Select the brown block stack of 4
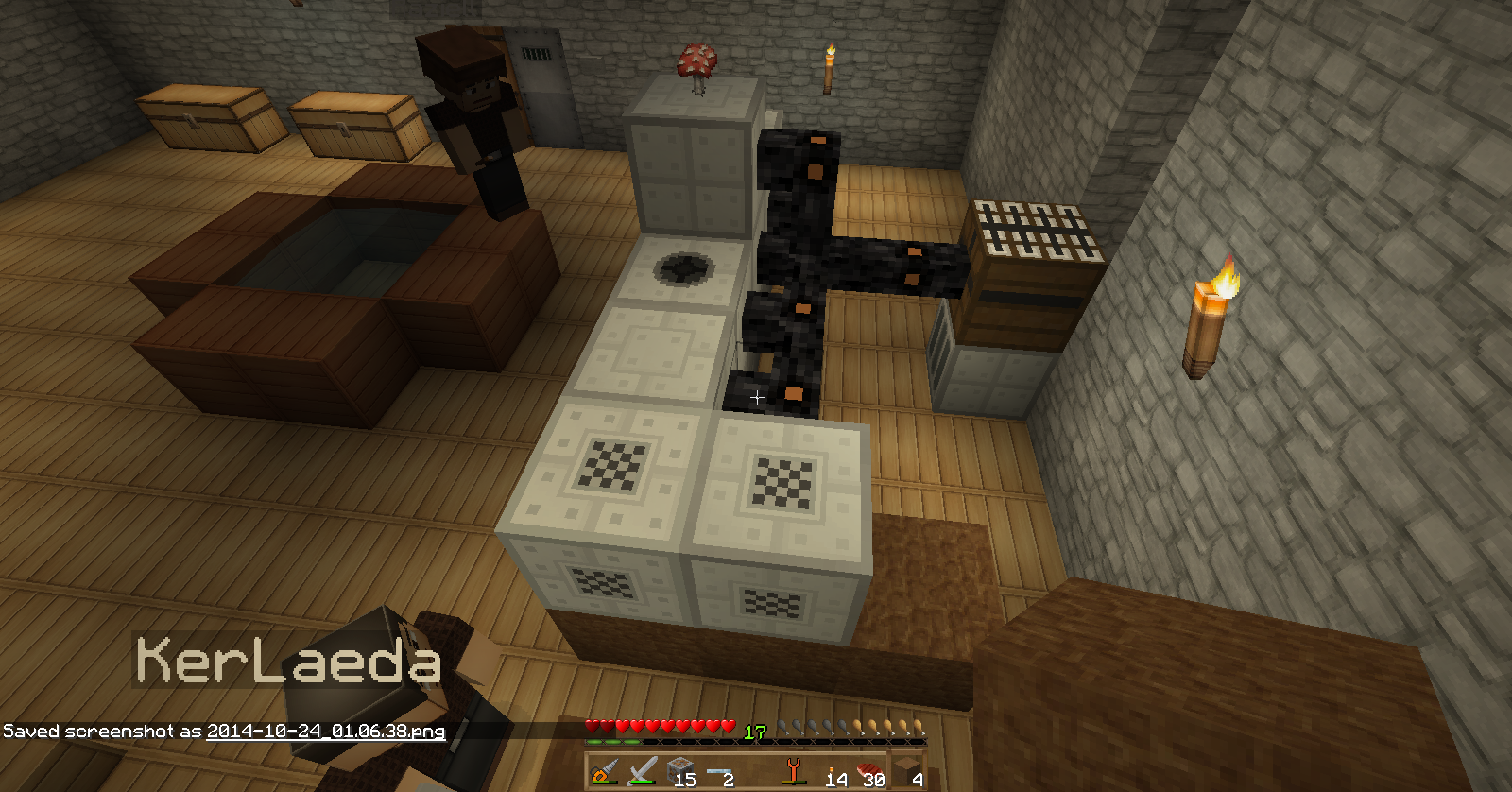Screen dimensions: 1512x792 coord(908,772)
